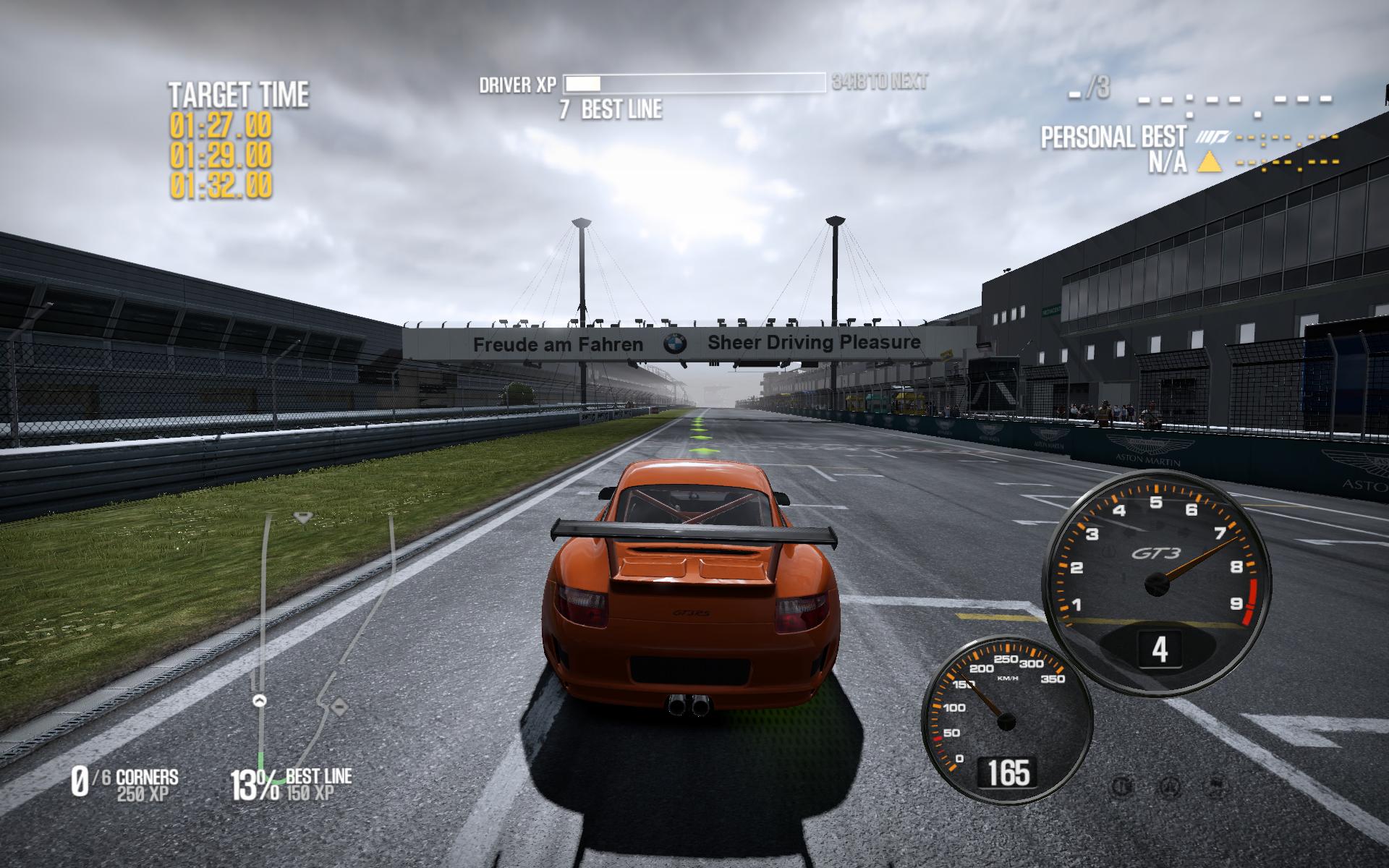This screenshot has height=868, width=1389.
Task: Click the track layout minimap
Action: coord(326,637)
